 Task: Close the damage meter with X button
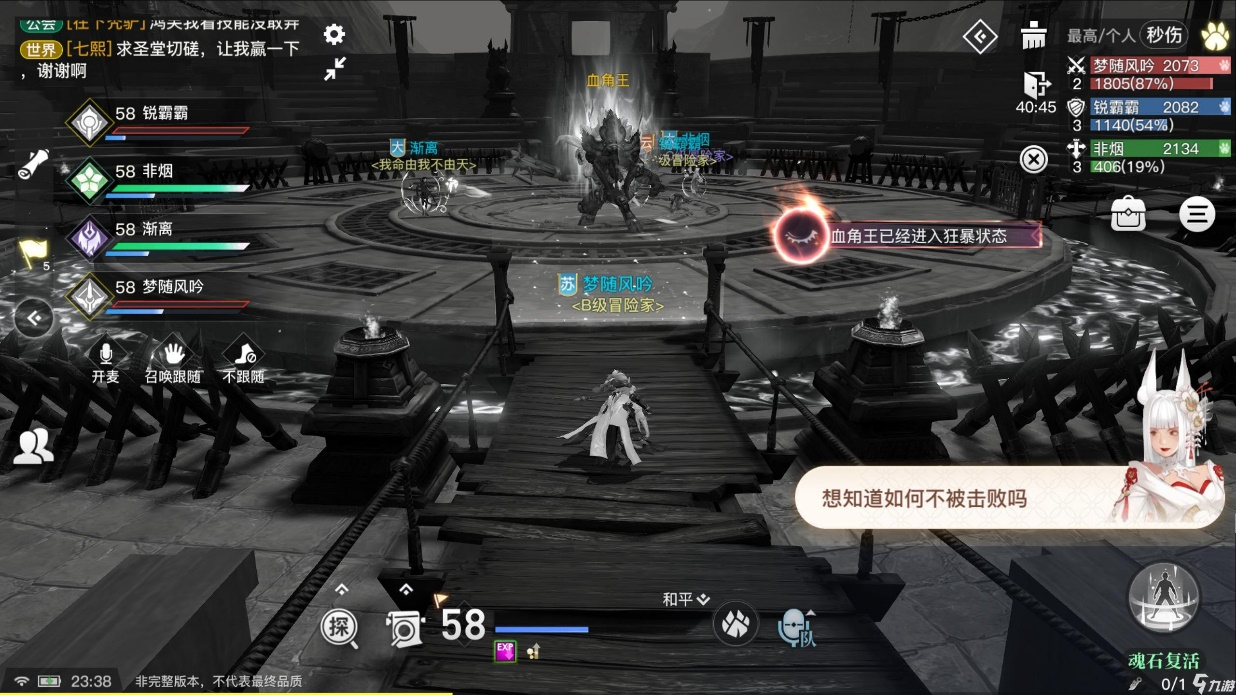click(x=1033, y=158)
